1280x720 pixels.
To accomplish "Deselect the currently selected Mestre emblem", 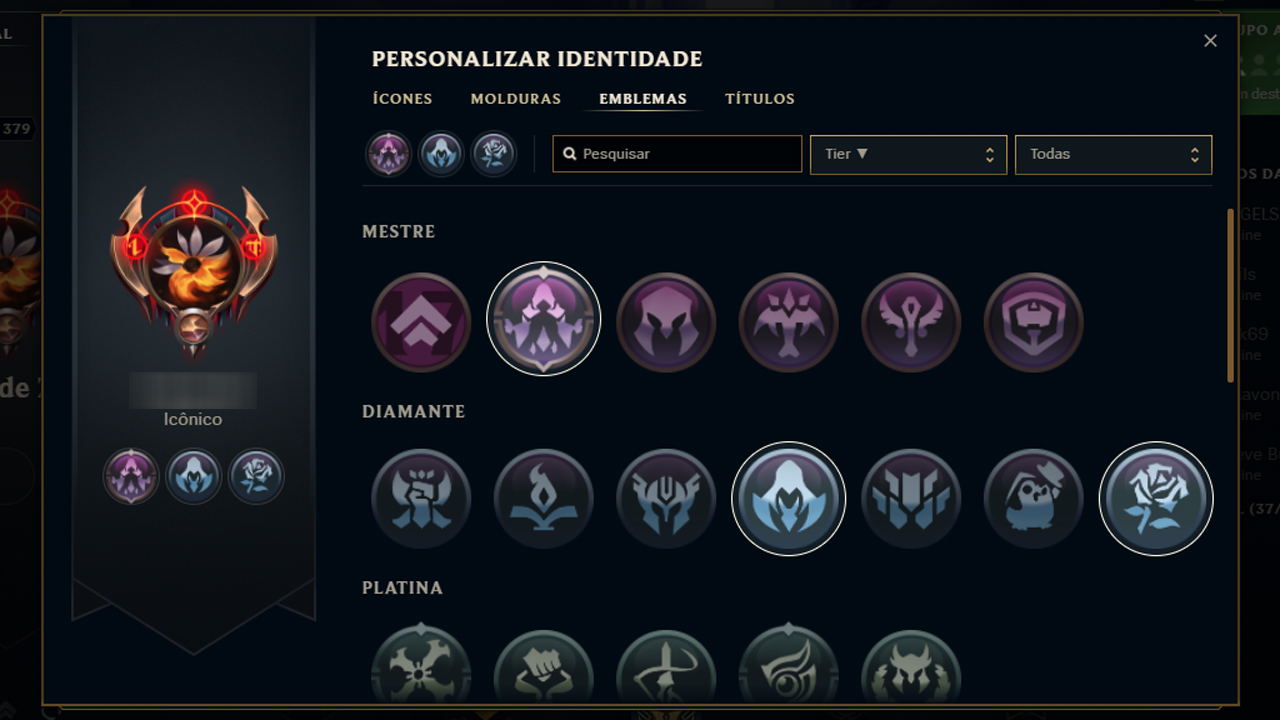I will tap(543, 320).
